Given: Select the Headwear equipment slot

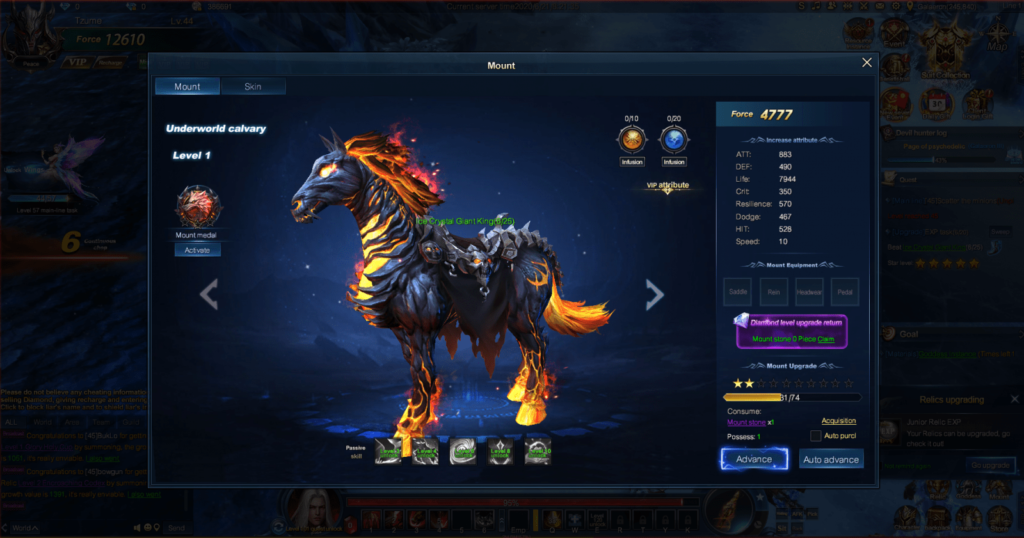Looking at the screenshot, I should (809, 291).
